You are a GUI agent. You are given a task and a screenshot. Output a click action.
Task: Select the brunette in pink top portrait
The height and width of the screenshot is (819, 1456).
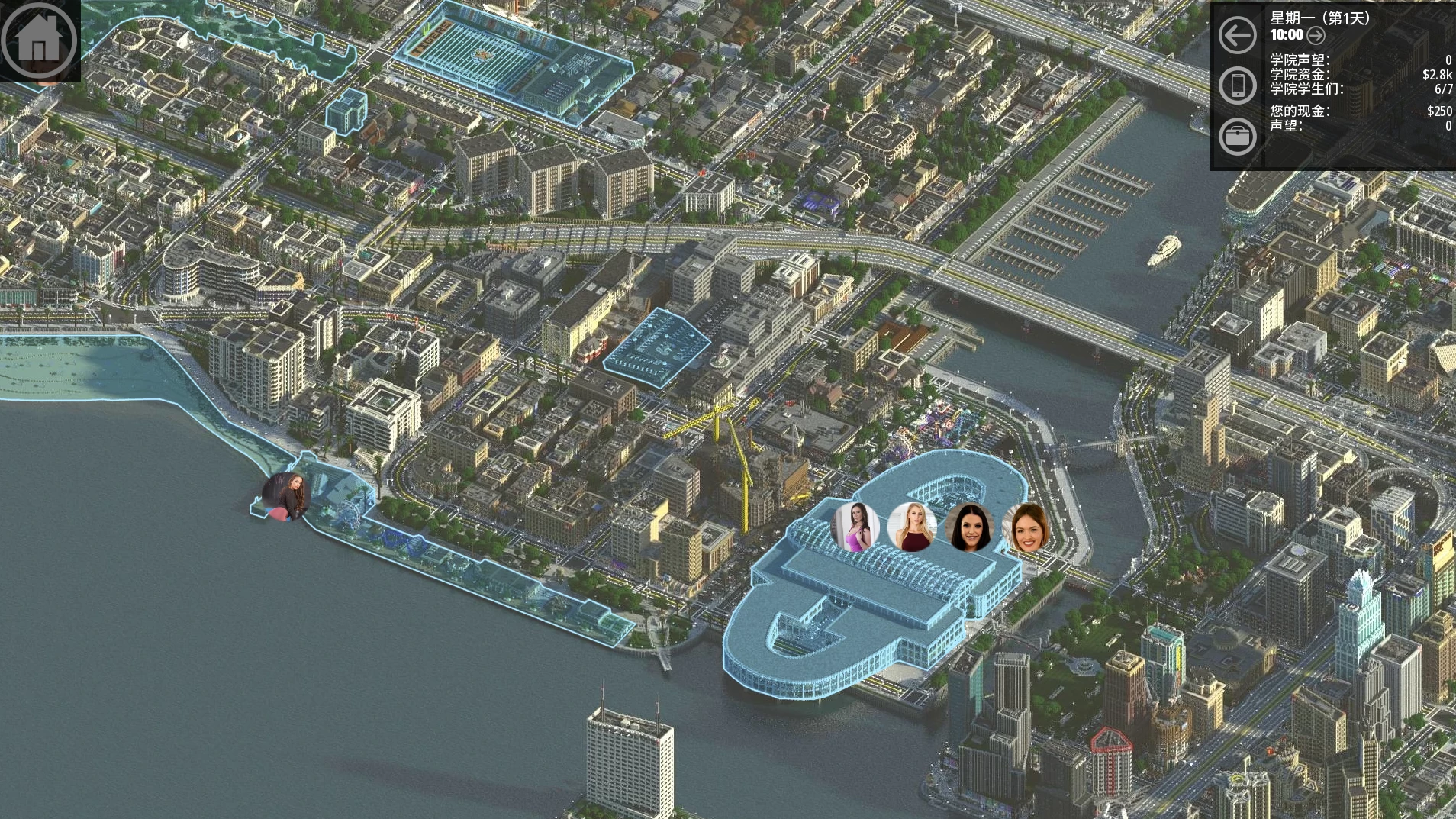[x=855, y=527]
